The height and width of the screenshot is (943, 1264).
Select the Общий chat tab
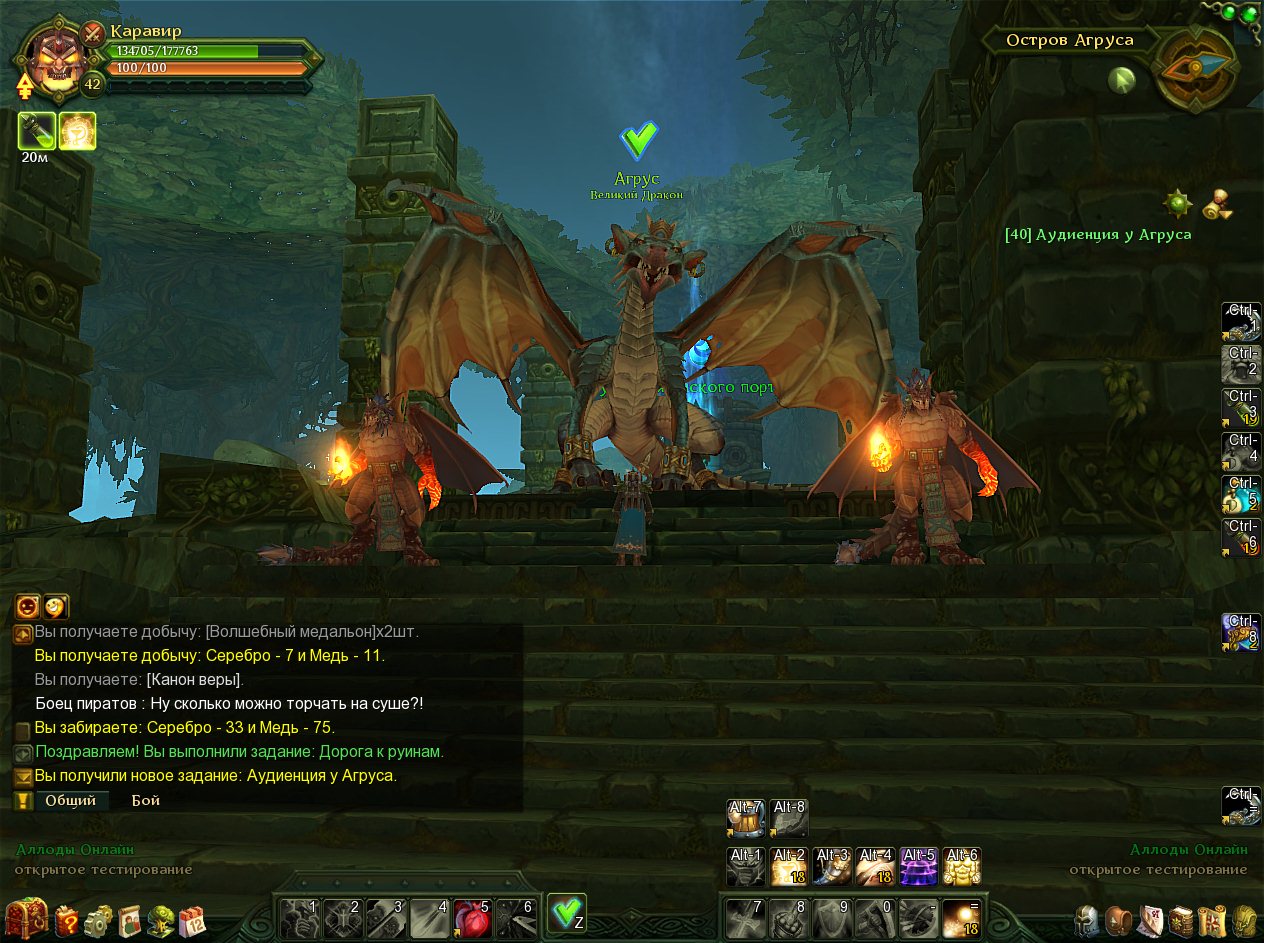(x=70, y=800)
